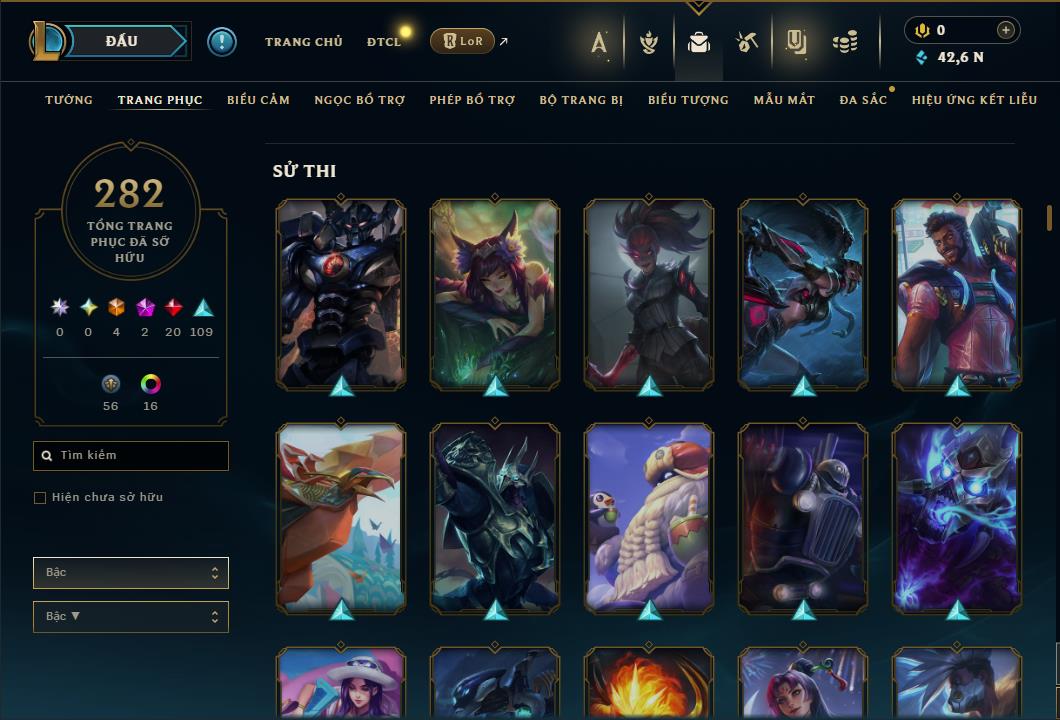Switch to PHÉP BỔ TRỢ tab
This screenshot has height=720, width=1060.
click(472, 100)
